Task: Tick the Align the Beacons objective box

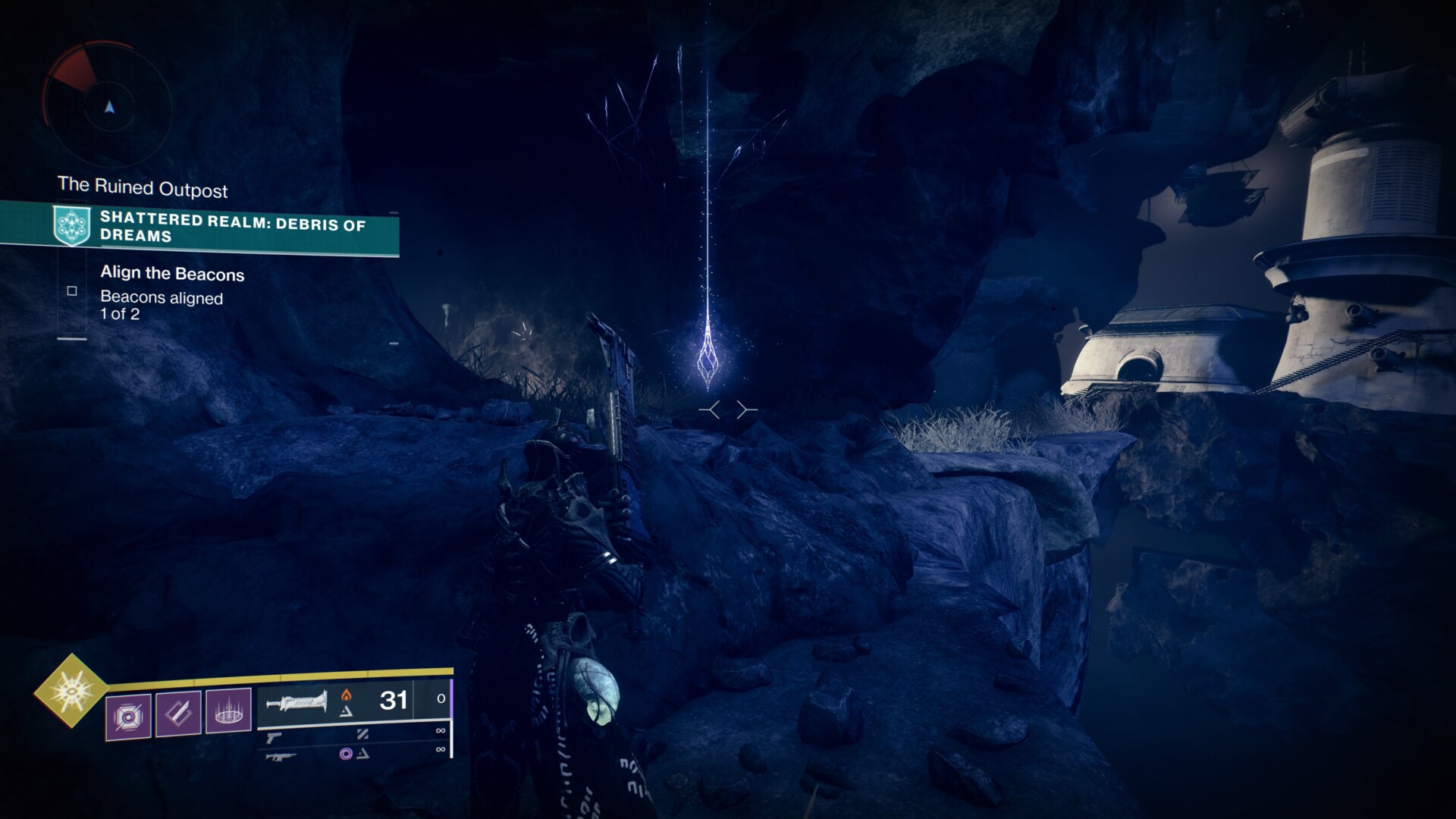Action: point(72,290)
